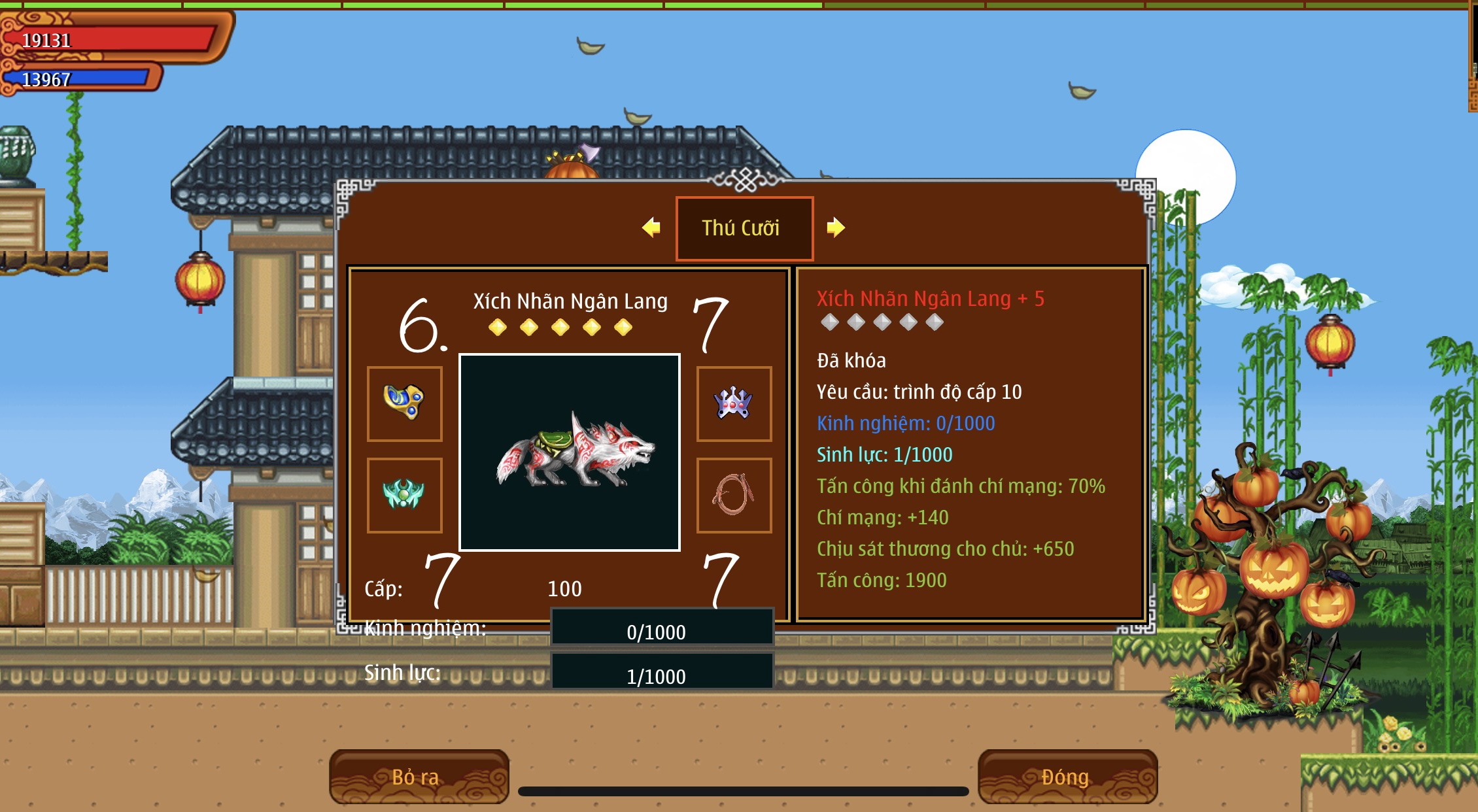Viewport: 1478px width, 812px height.
Task: Go to next category with right arrow
Action: pos(835,228)
